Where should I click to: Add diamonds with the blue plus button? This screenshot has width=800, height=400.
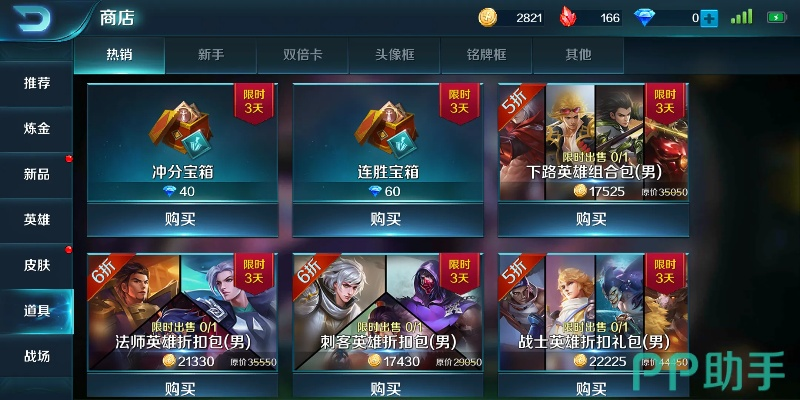click(709, 18)
